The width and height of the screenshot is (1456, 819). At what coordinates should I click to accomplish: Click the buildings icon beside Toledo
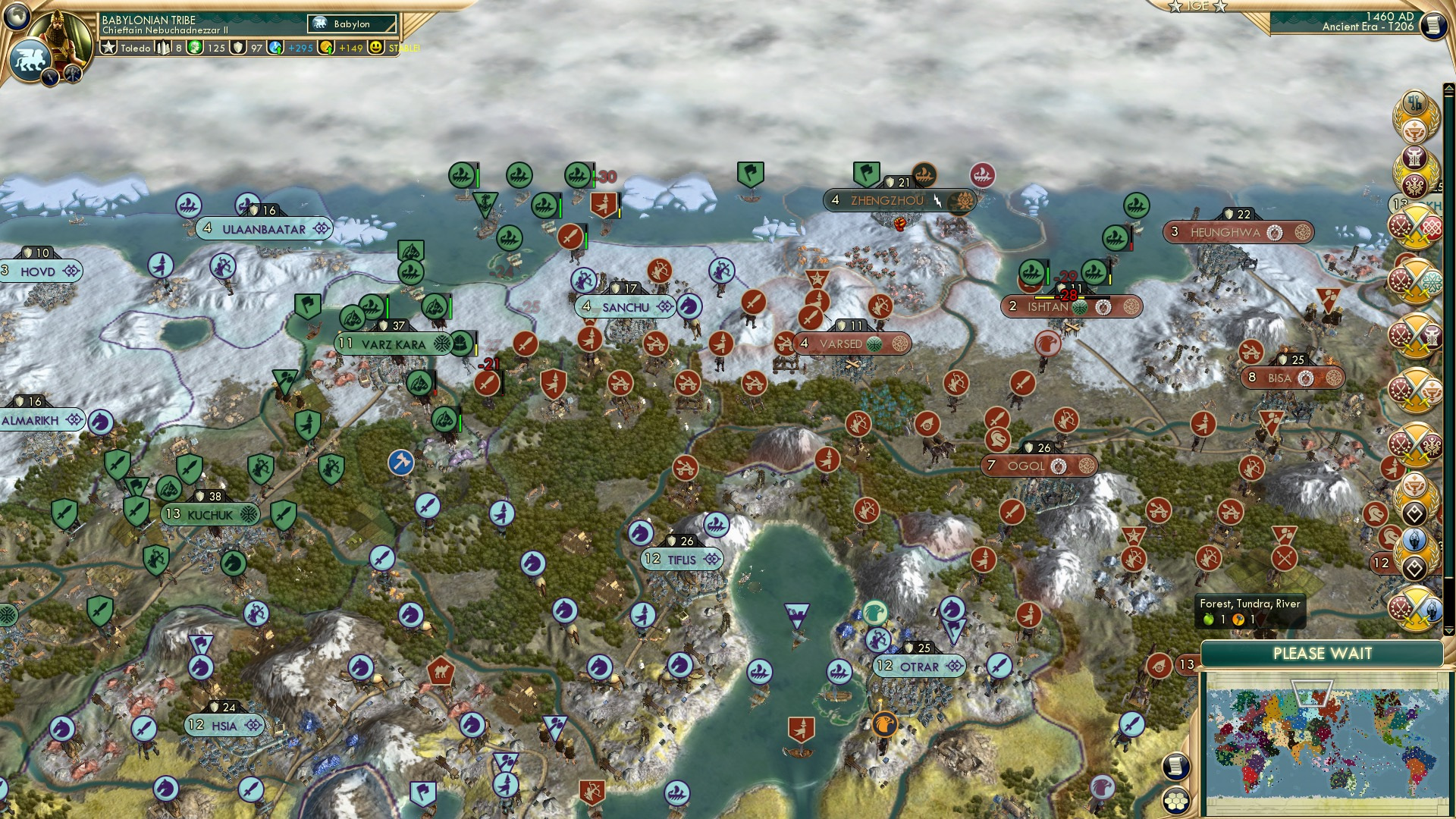(x=162, y=48)
